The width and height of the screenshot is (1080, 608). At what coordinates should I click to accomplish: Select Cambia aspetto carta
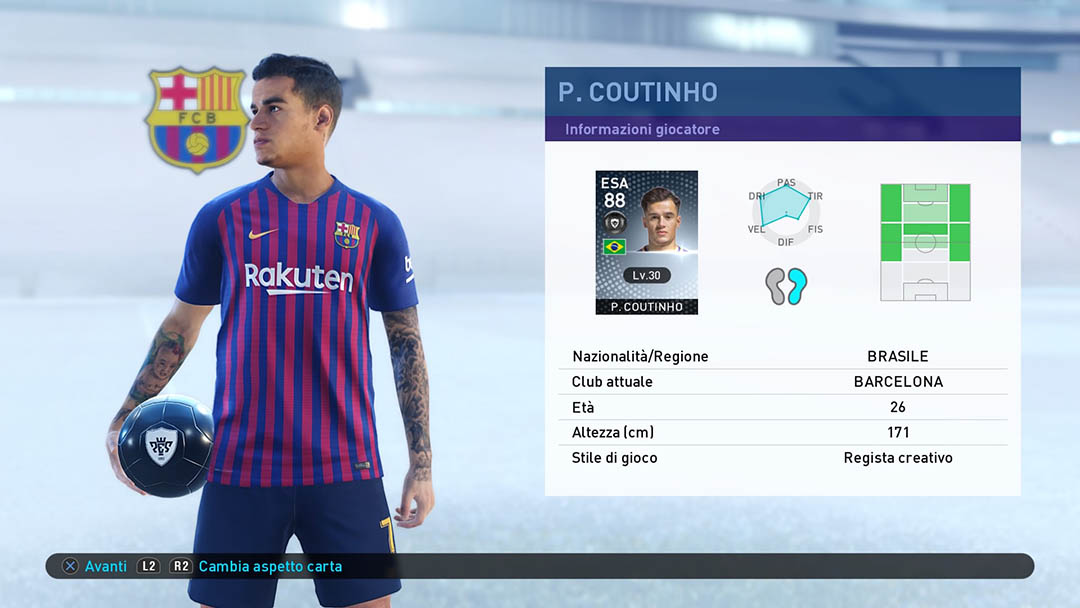pos(269,566)
